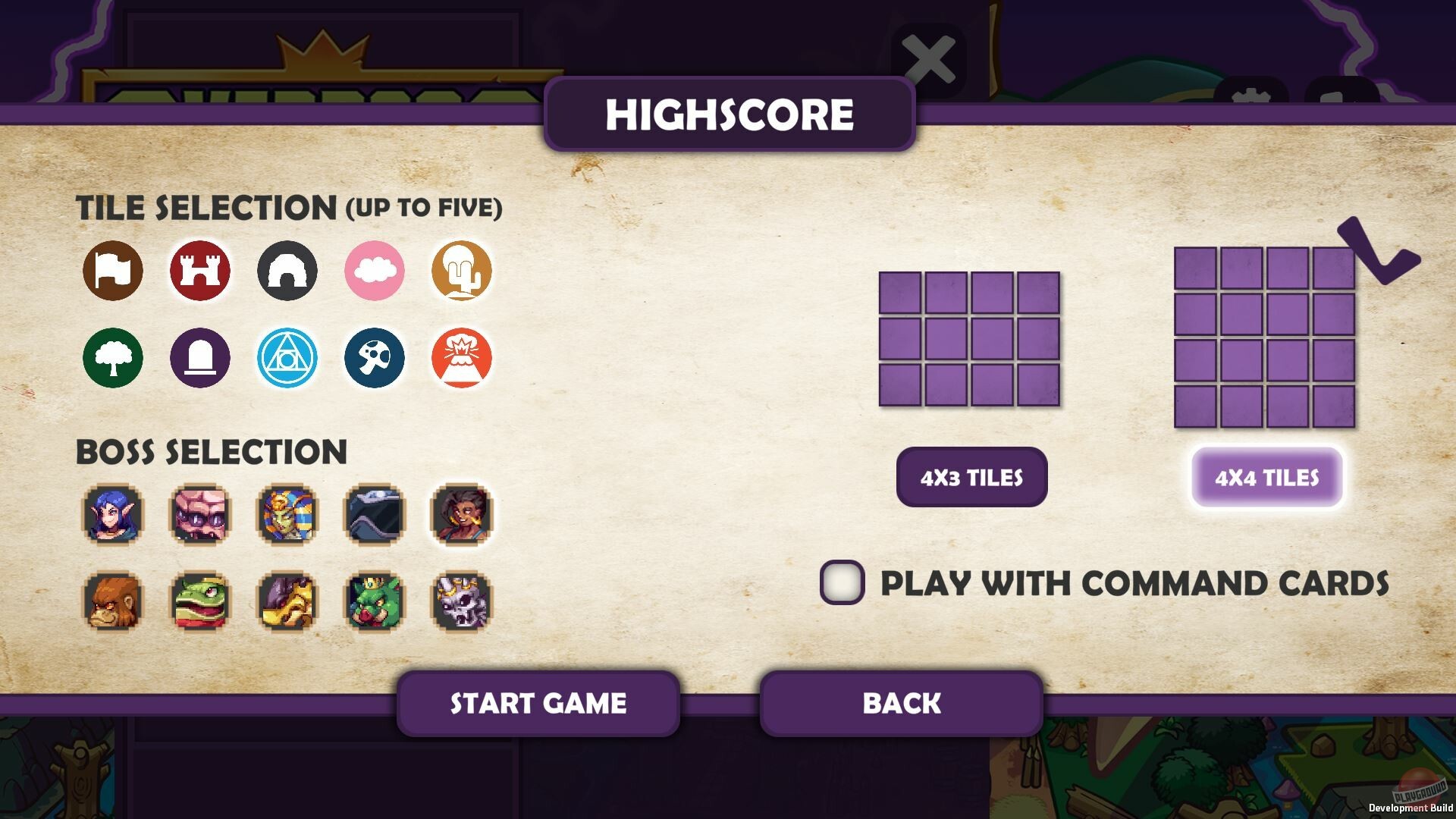The image size is (1456, 819).
Task: Select the brown flag tile
Action: (112, 271)
